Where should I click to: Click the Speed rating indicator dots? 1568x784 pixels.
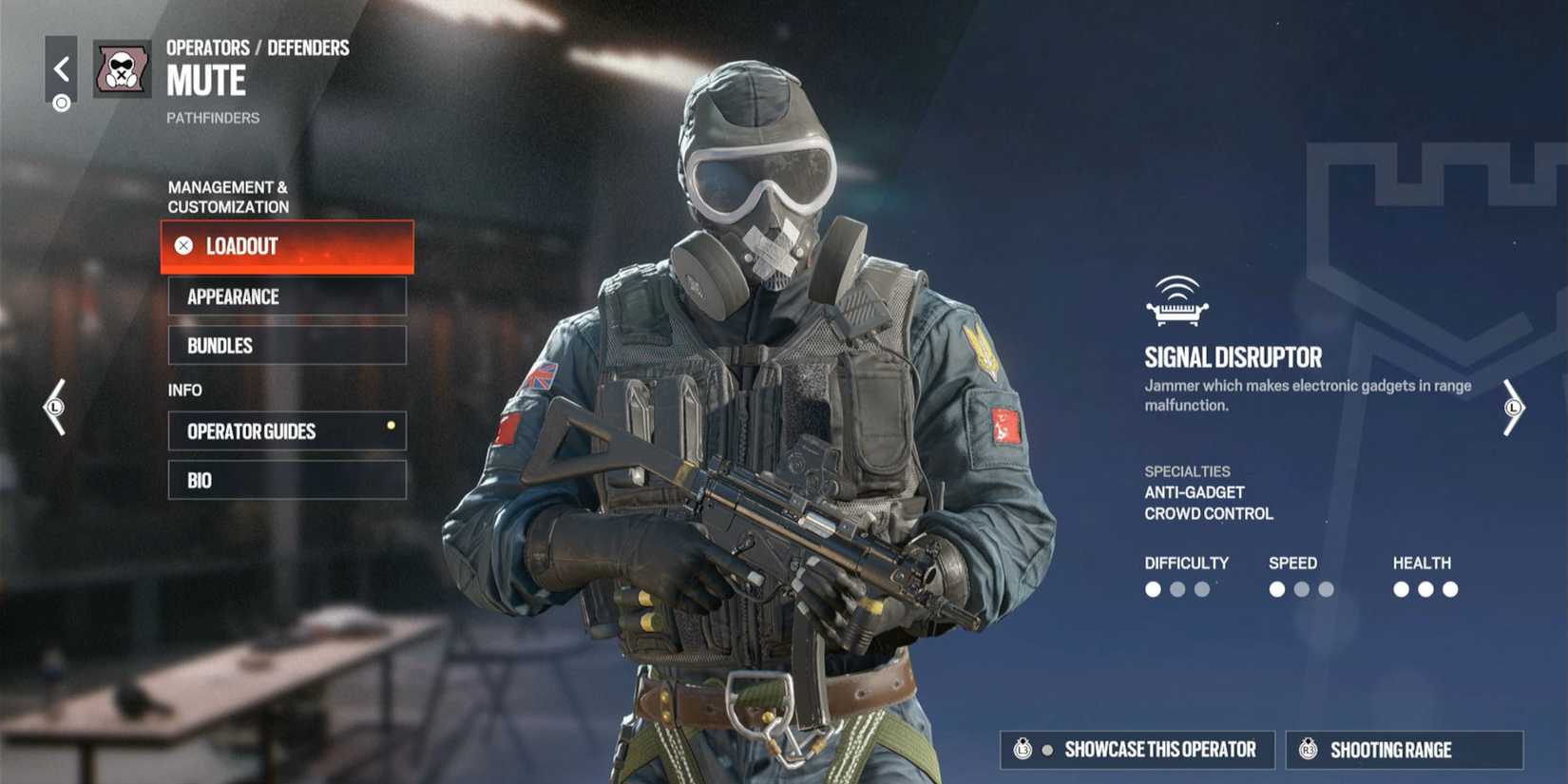(1300, 589)
